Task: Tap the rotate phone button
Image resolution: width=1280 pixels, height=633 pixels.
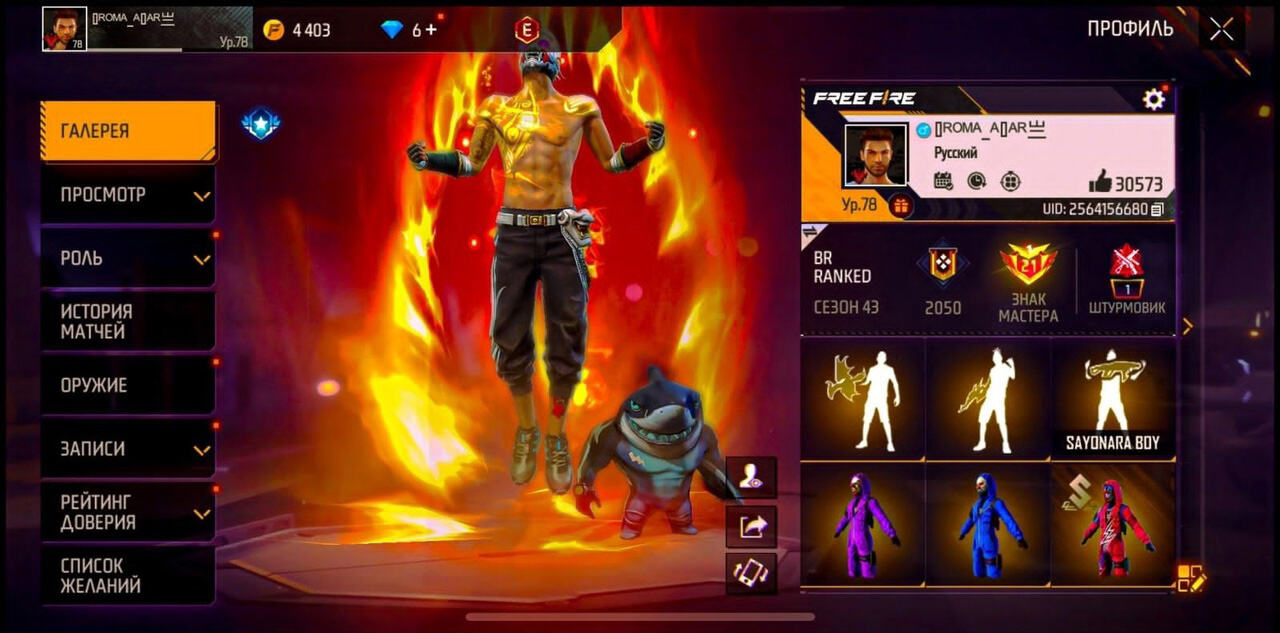Action: coord(751,573)
